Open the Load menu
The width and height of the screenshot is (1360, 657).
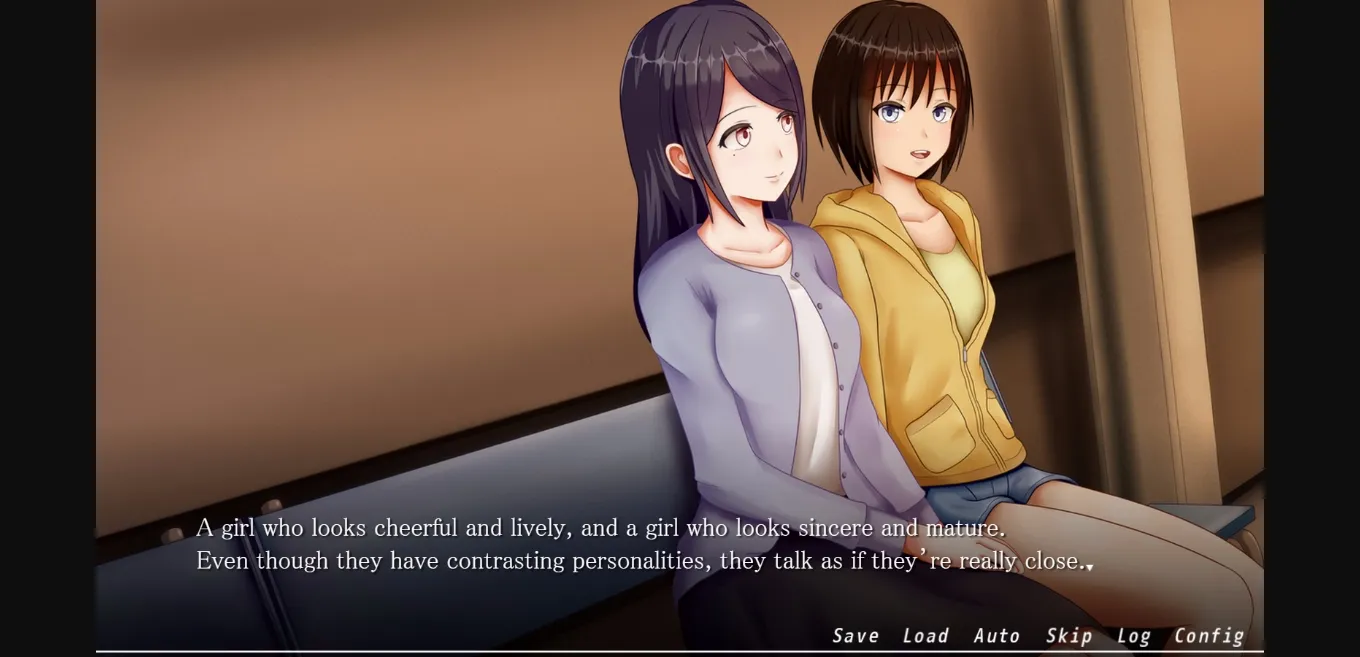tap(925, 636)
